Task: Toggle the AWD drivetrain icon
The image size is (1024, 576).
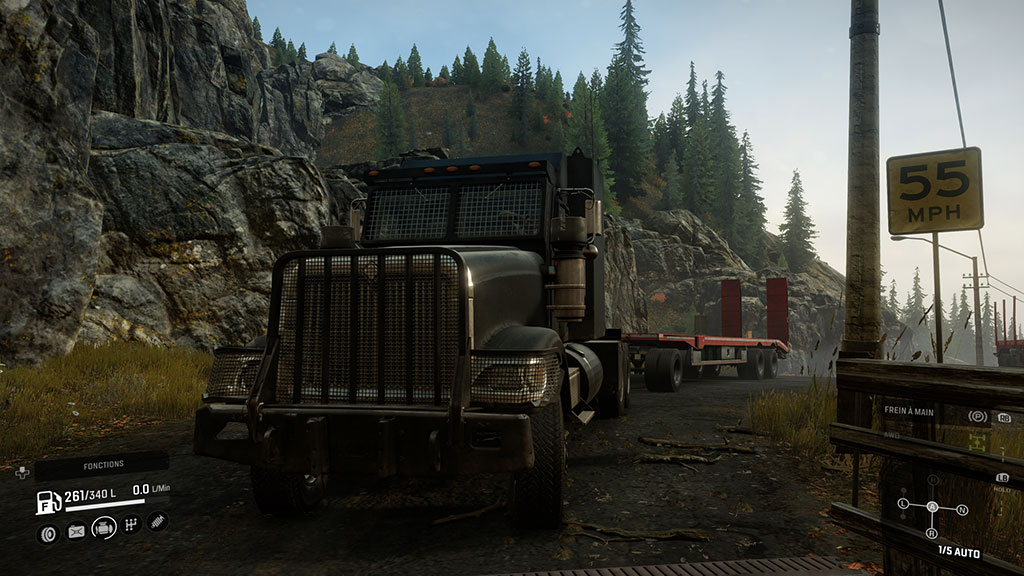Action: [977, 440]
